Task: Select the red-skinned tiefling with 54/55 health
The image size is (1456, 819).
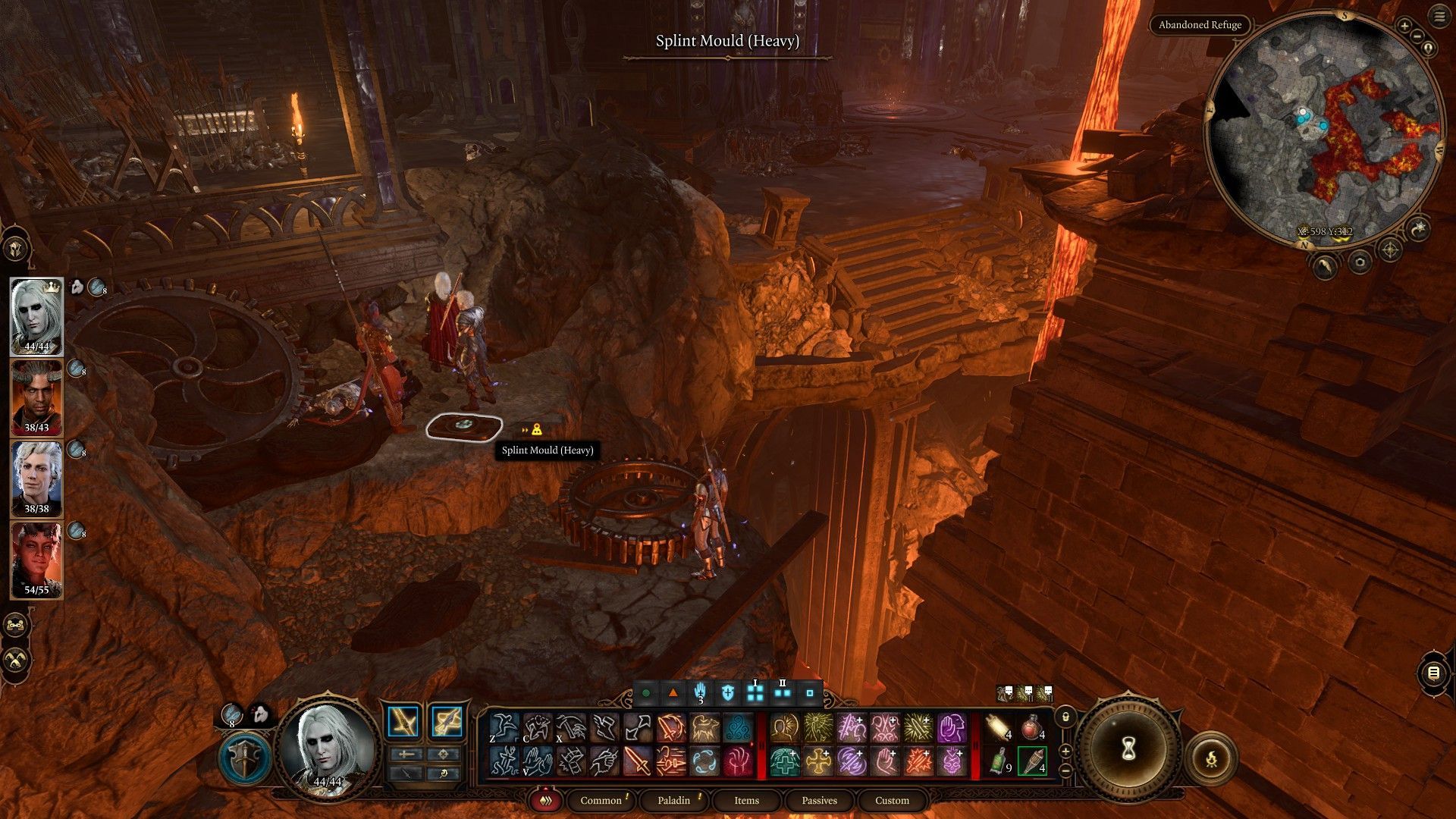Action: pos(36,560)
